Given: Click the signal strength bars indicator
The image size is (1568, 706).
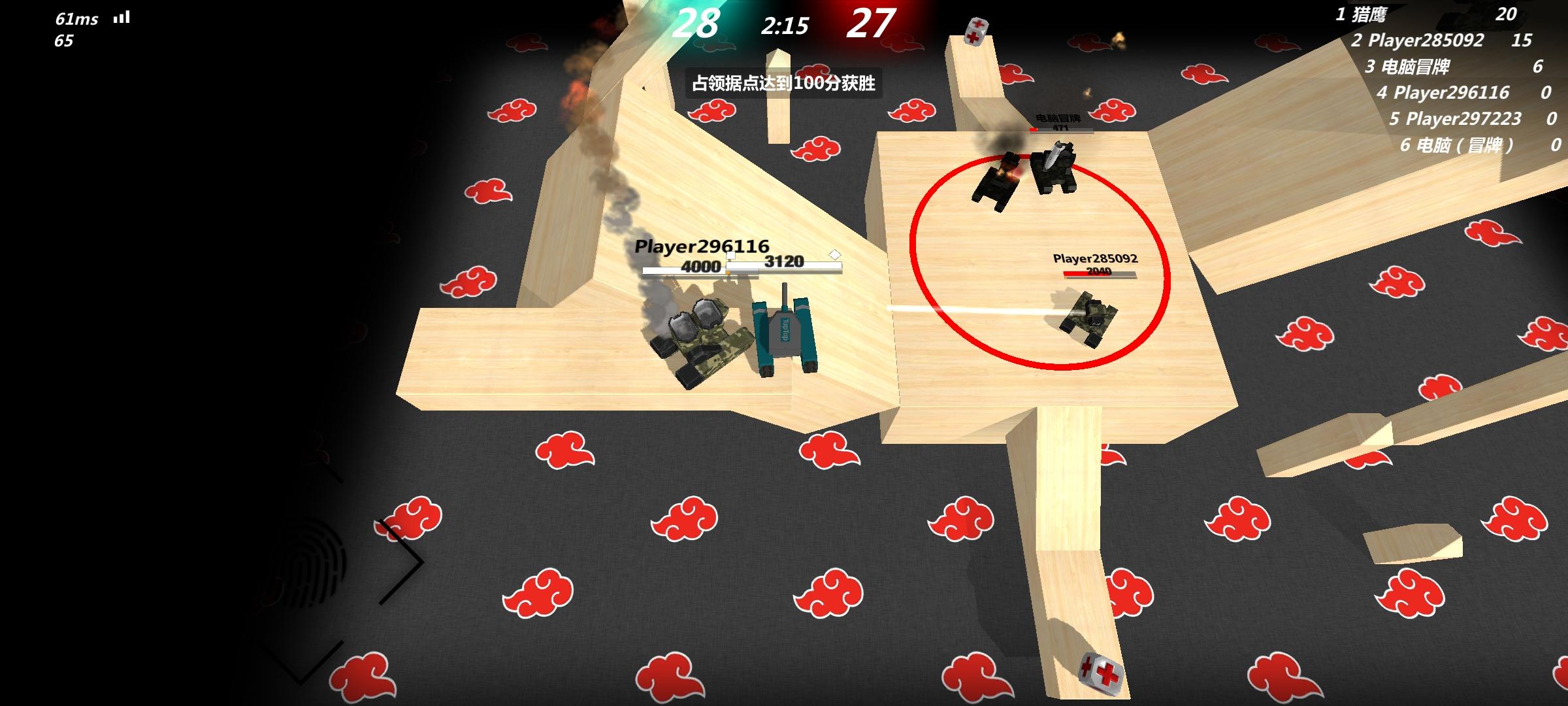Looking at the screenshot, I should [121, 16].
